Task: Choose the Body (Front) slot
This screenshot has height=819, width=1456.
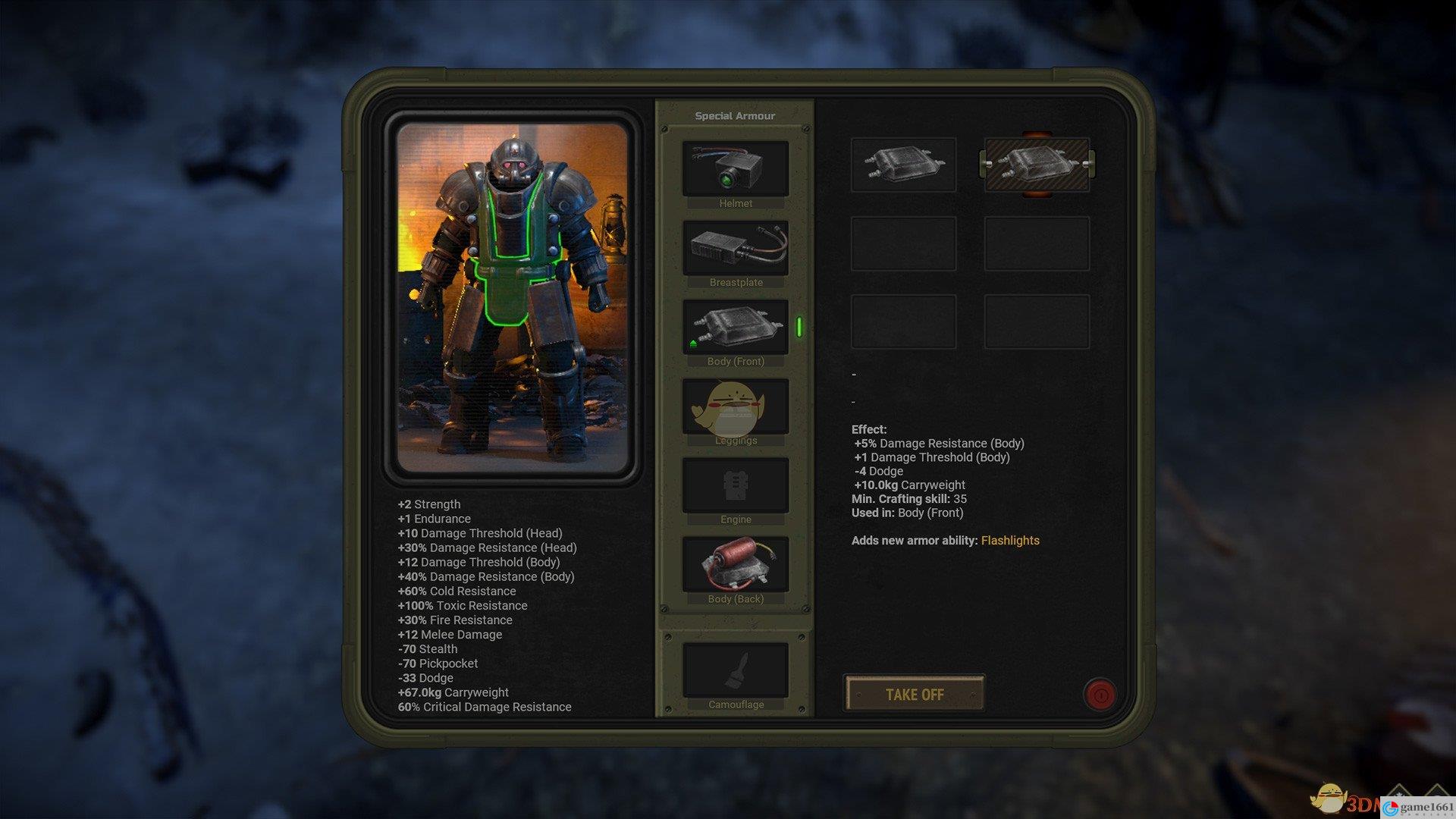Action: (x=735, y=327)
